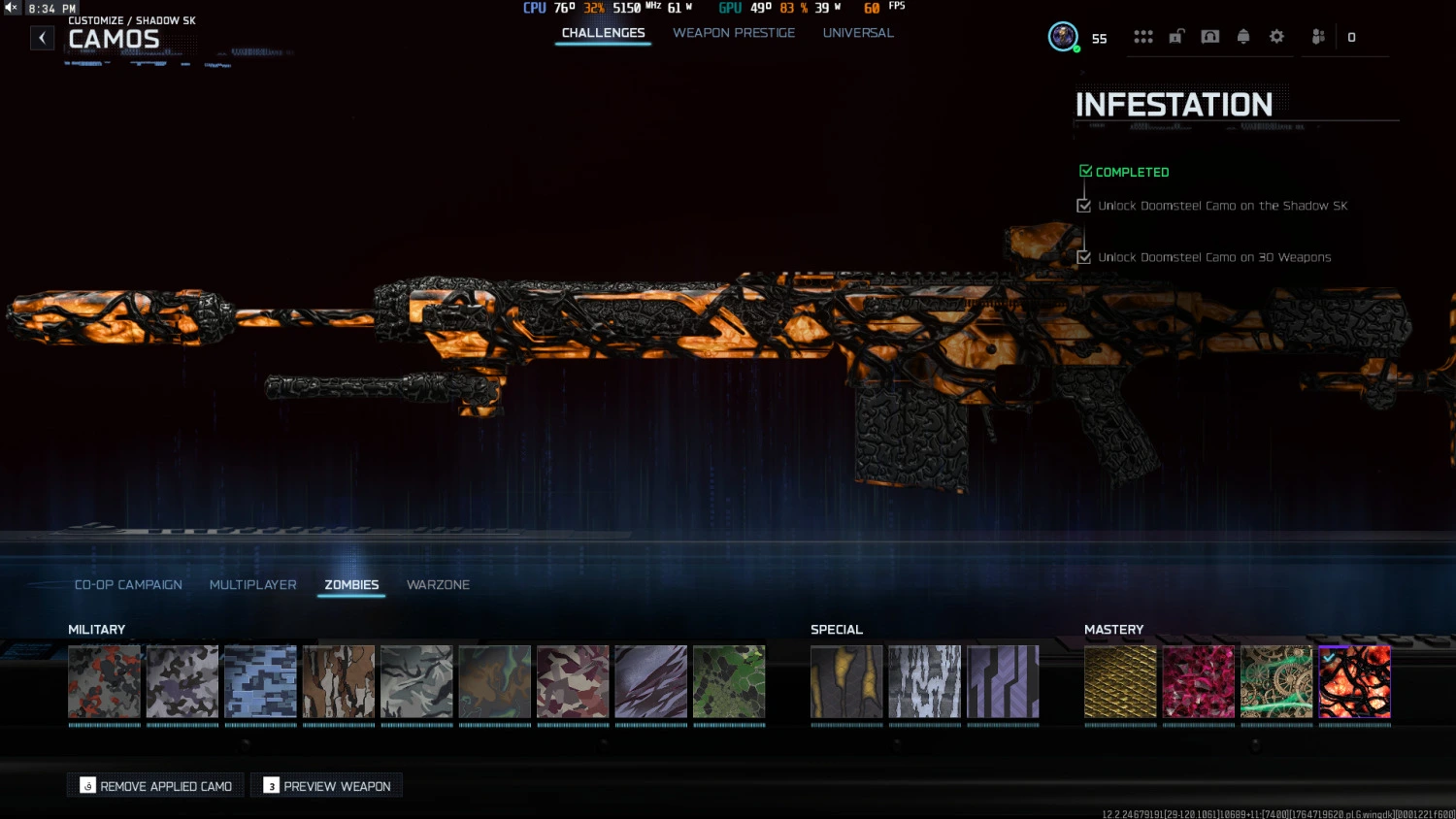
Task: Open the notifications bell icon
Action: point(1243,37)
